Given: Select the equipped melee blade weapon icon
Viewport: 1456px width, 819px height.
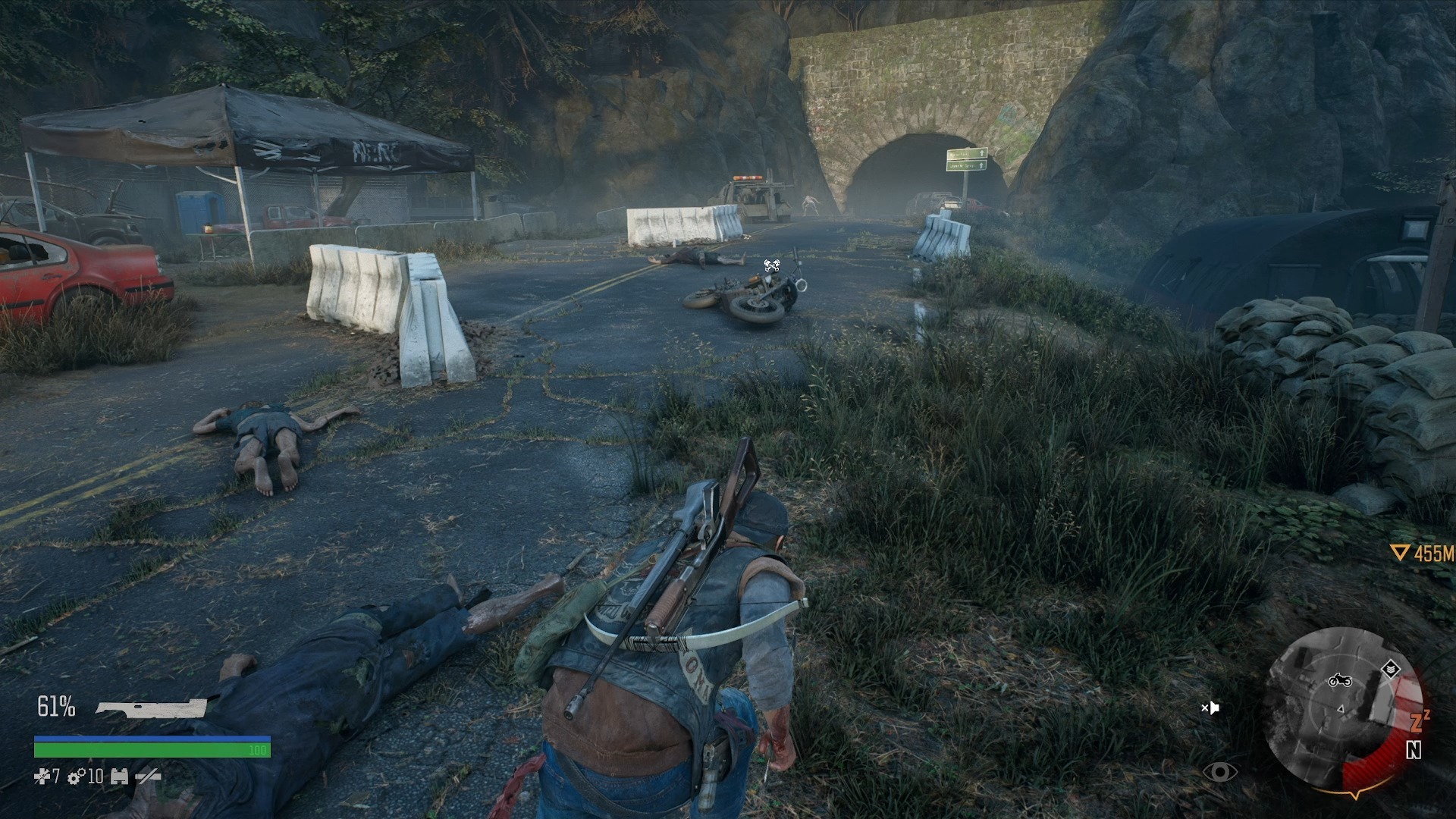Looking at the screenshot, I should point(151,708).
